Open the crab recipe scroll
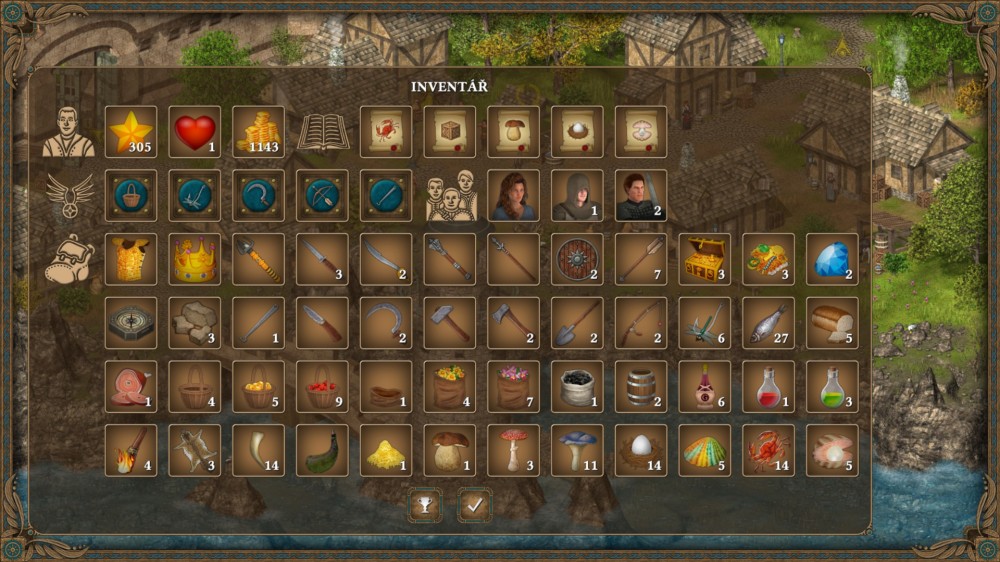This screenshot has height=562, width=1000. point(386,132)
